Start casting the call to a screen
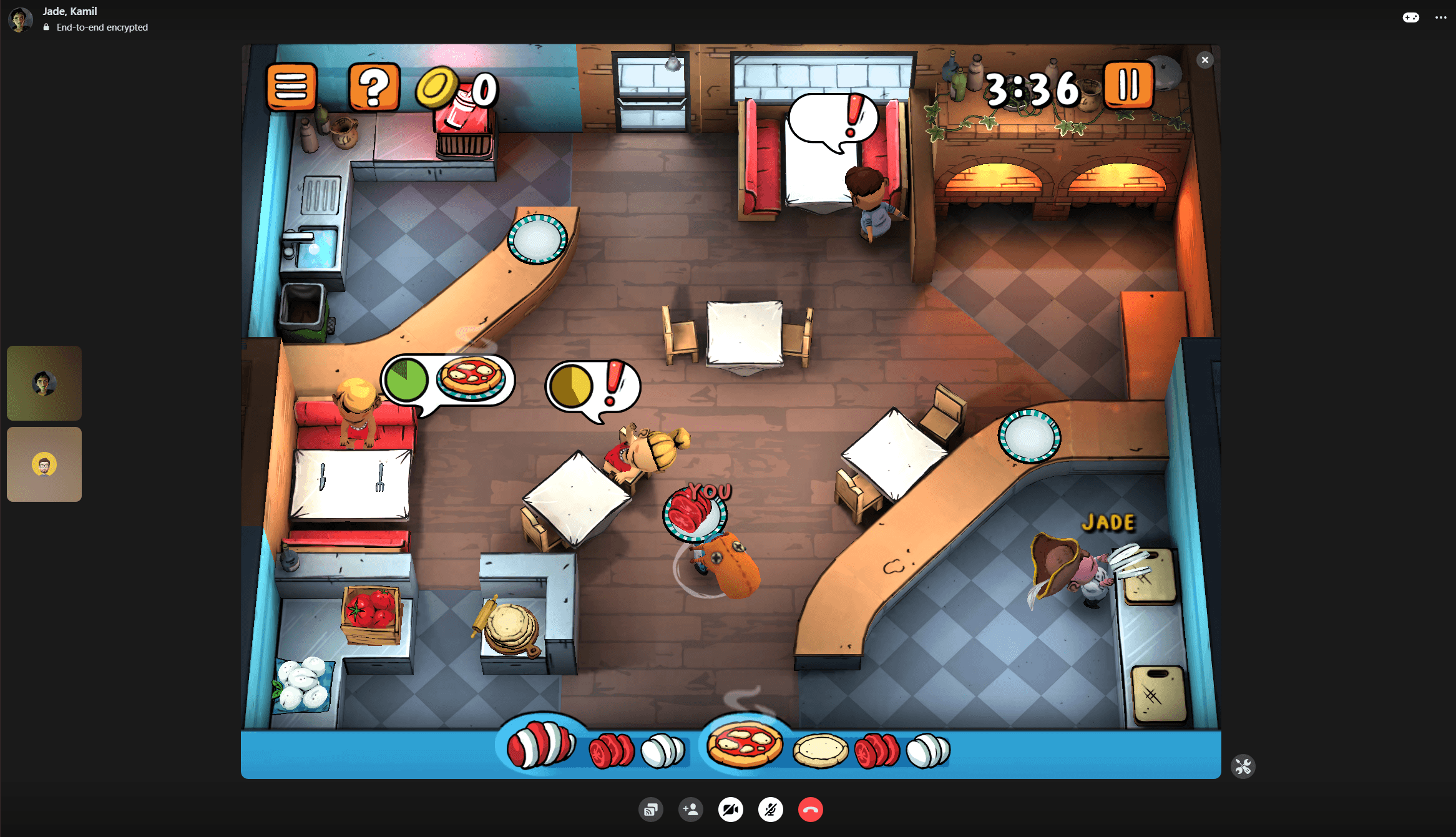This screenshot has width=1456, height=837. [x=651, y=810]
